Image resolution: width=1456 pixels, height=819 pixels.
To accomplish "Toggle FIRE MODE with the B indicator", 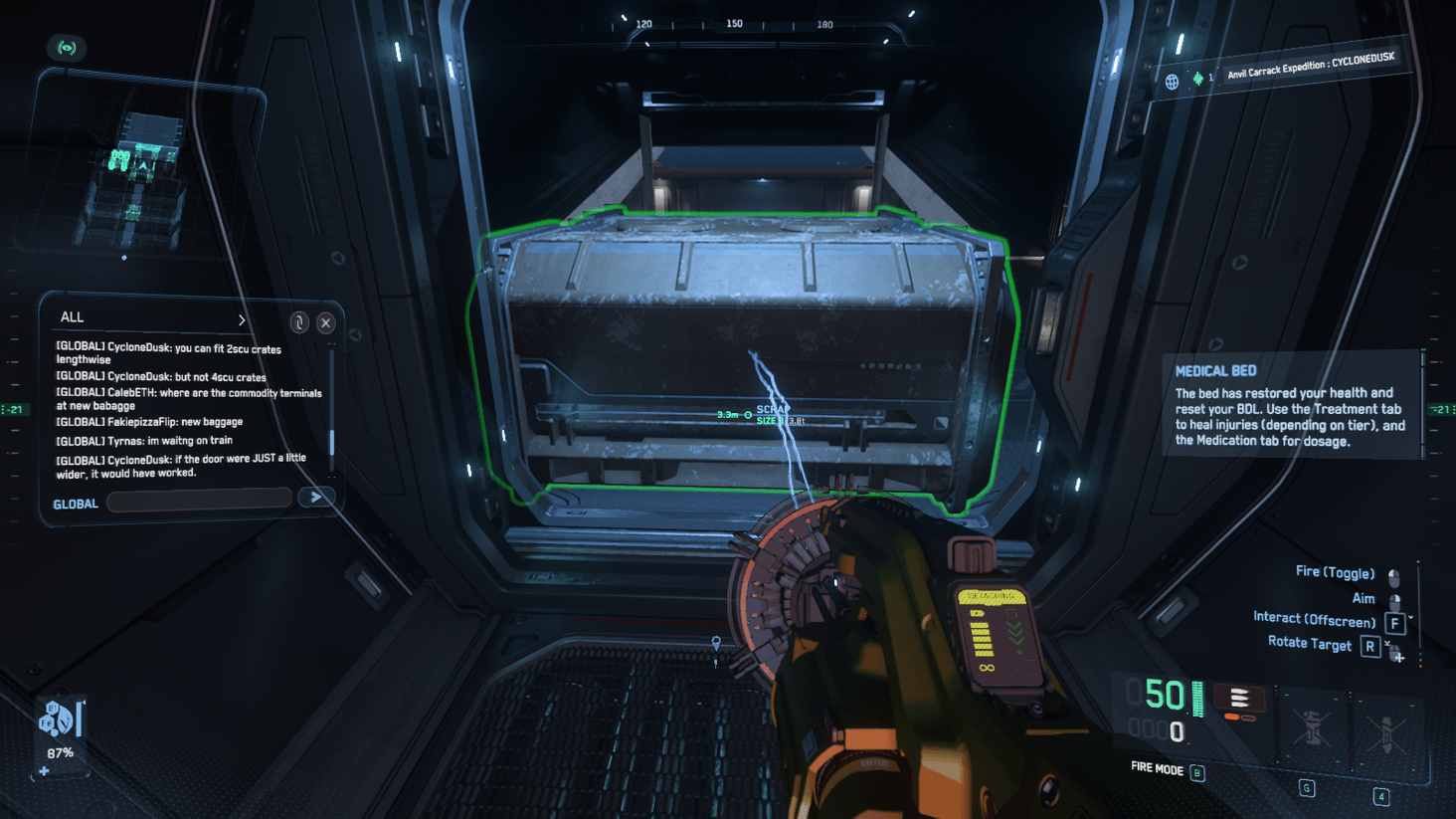I will (x=1196, y=771).
